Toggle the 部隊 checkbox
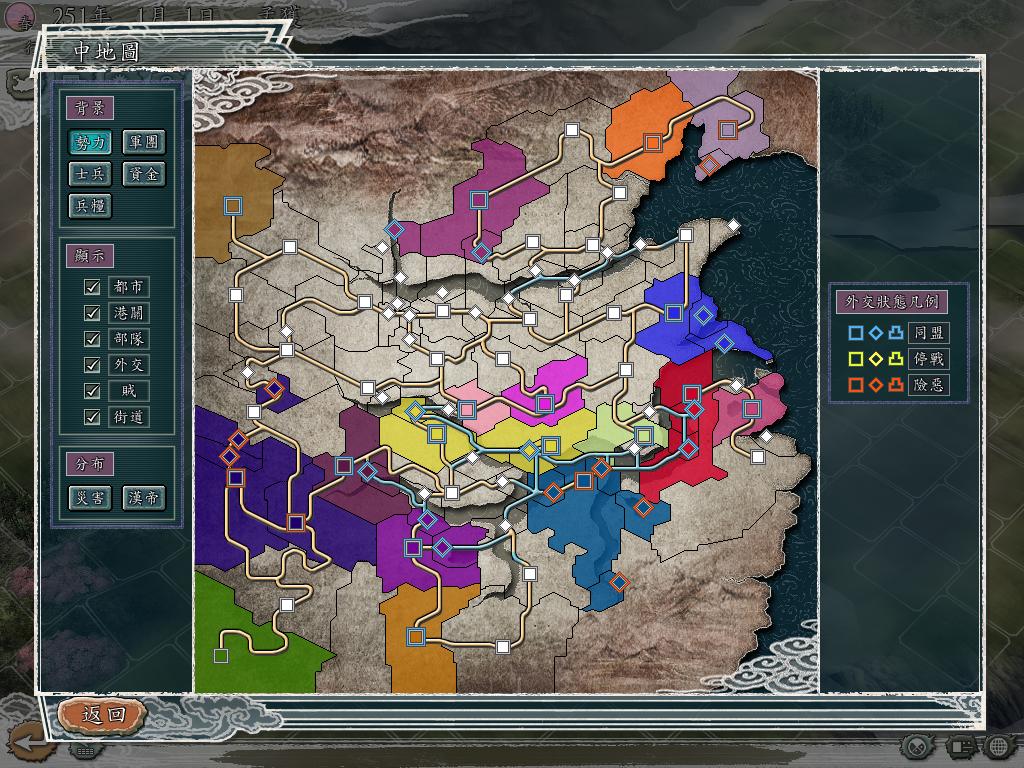The width and height of the screenshot is (1024, 768). pyautogui.click(x=93, y=339)
